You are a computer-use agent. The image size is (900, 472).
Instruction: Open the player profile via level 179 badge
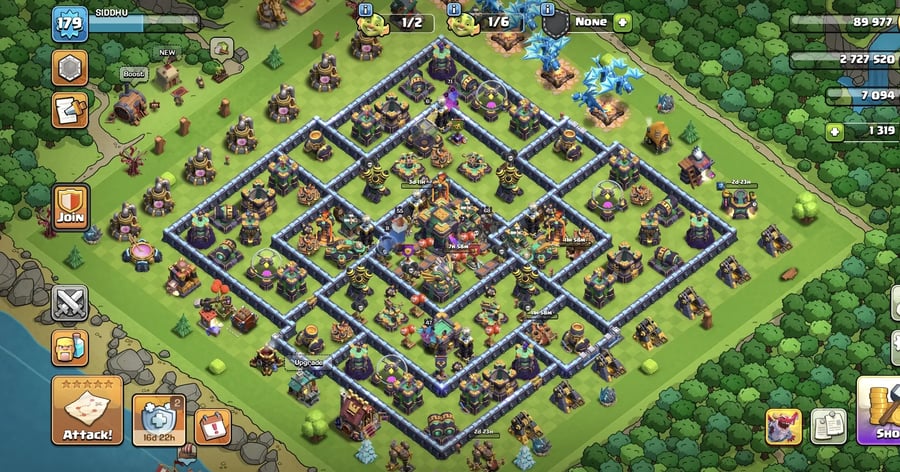coord(69,22)
